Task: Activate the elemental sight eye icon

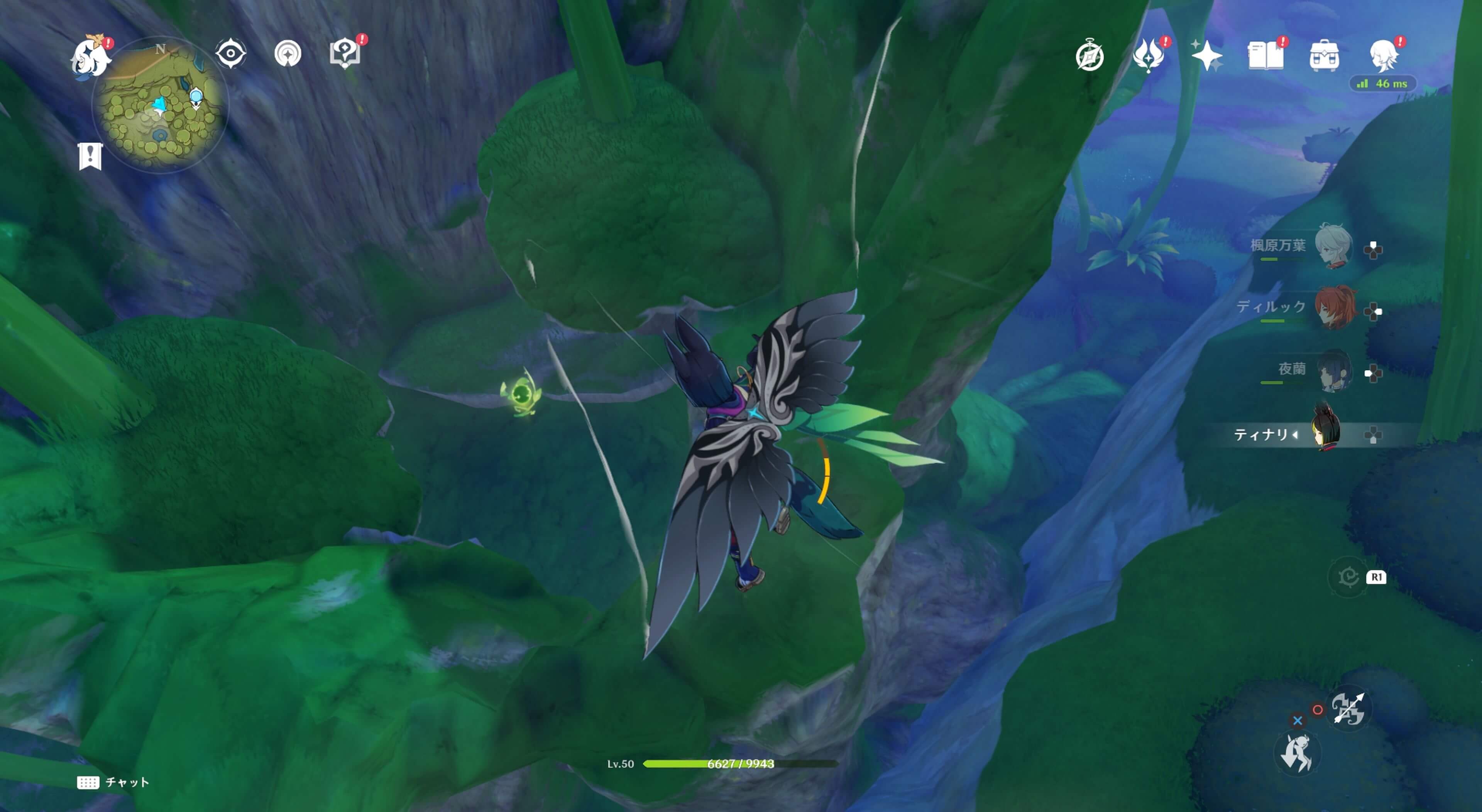Action: pyautogui.click(x=231, y=54)
